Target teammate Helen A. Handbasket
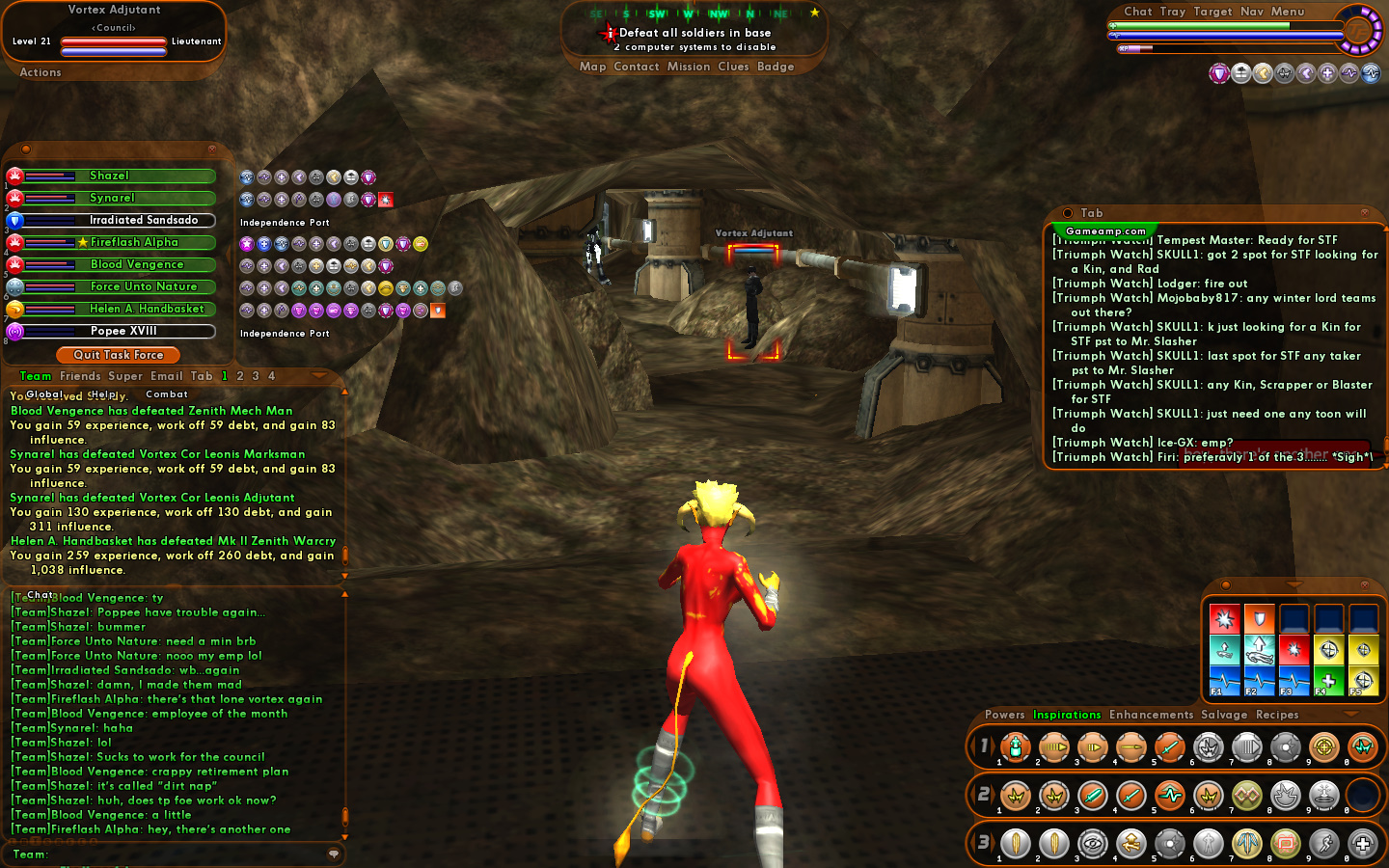Screen dimensions: 1389x868 (147, 309)
